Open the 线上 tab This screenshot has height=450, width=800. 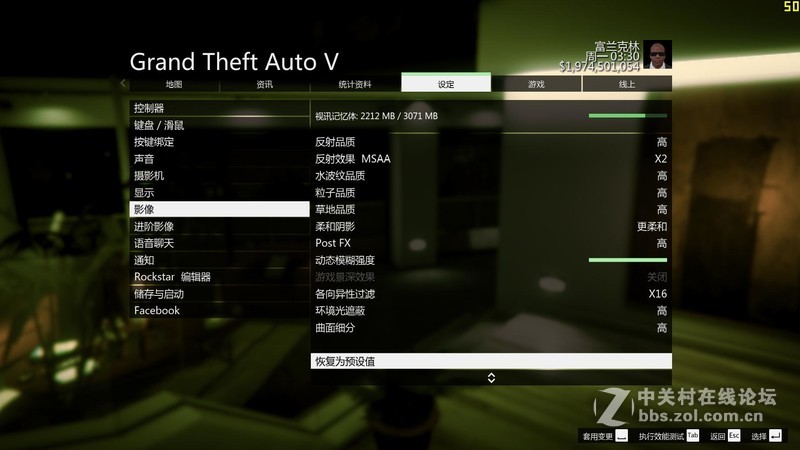click(x=627, y=84)
